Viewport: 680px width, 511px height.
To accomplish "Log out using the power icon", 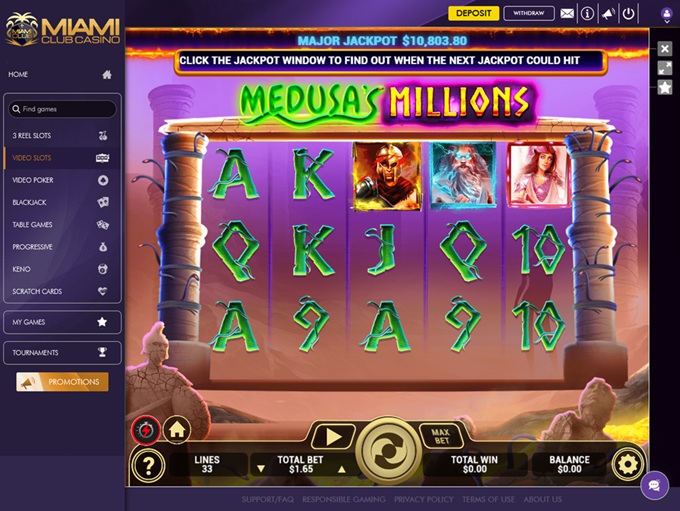I will (x=628, y=14).
